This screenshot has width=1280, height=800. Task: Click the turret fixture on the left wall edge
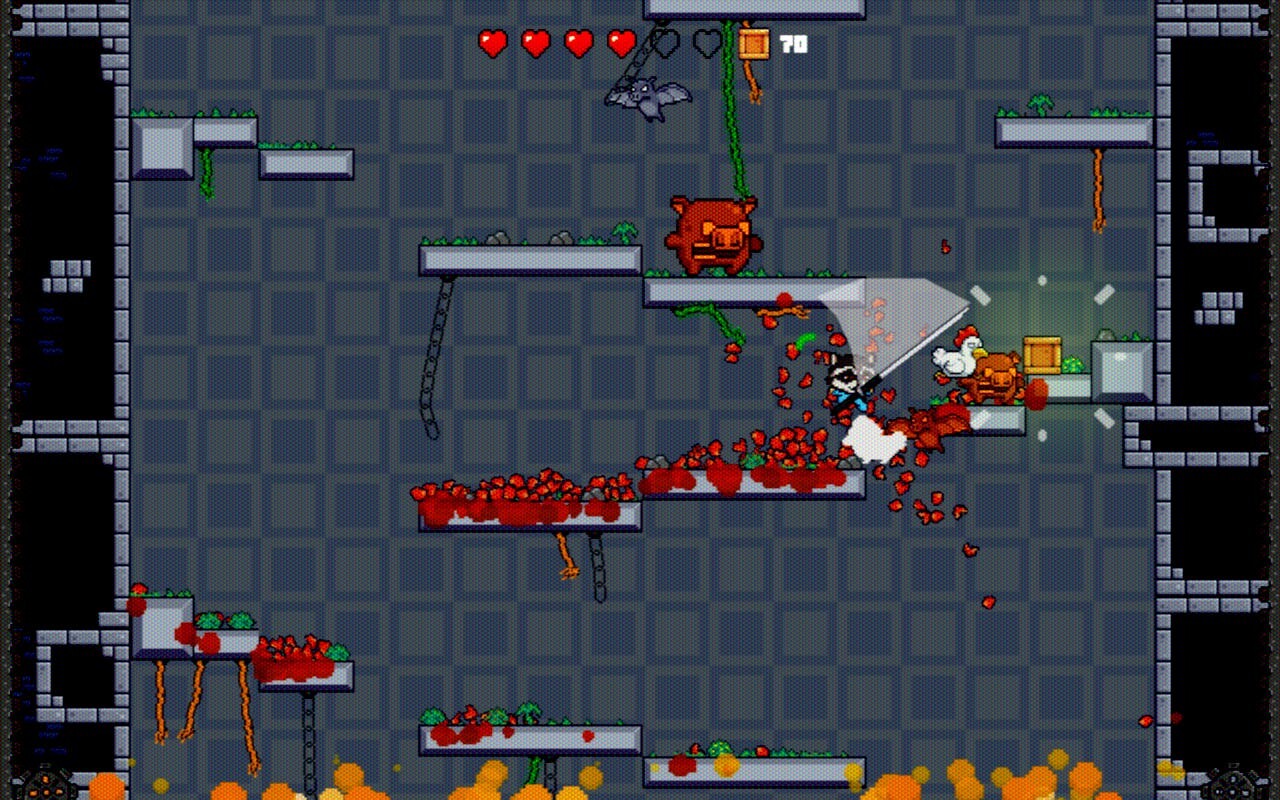click(x=45, y=785)
